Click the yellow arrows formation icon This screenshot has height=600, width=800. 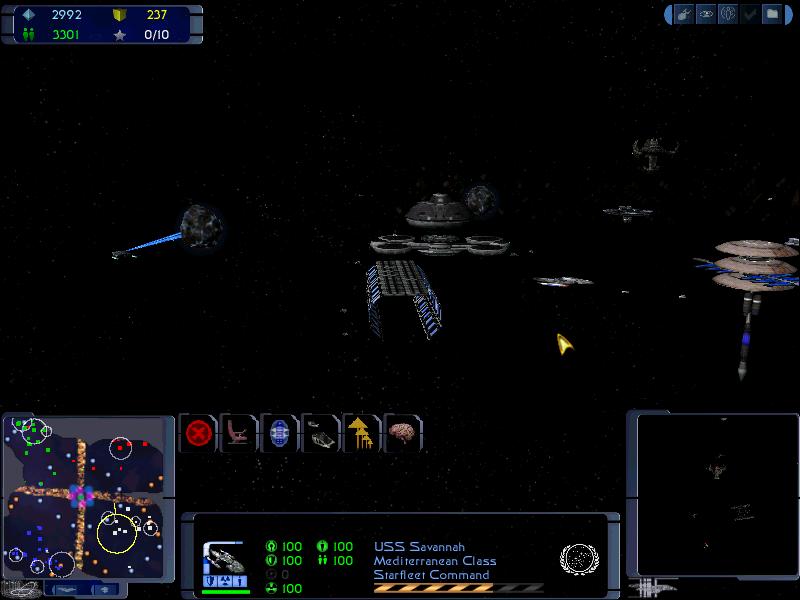pyautogui.click(x=361, y=434)
